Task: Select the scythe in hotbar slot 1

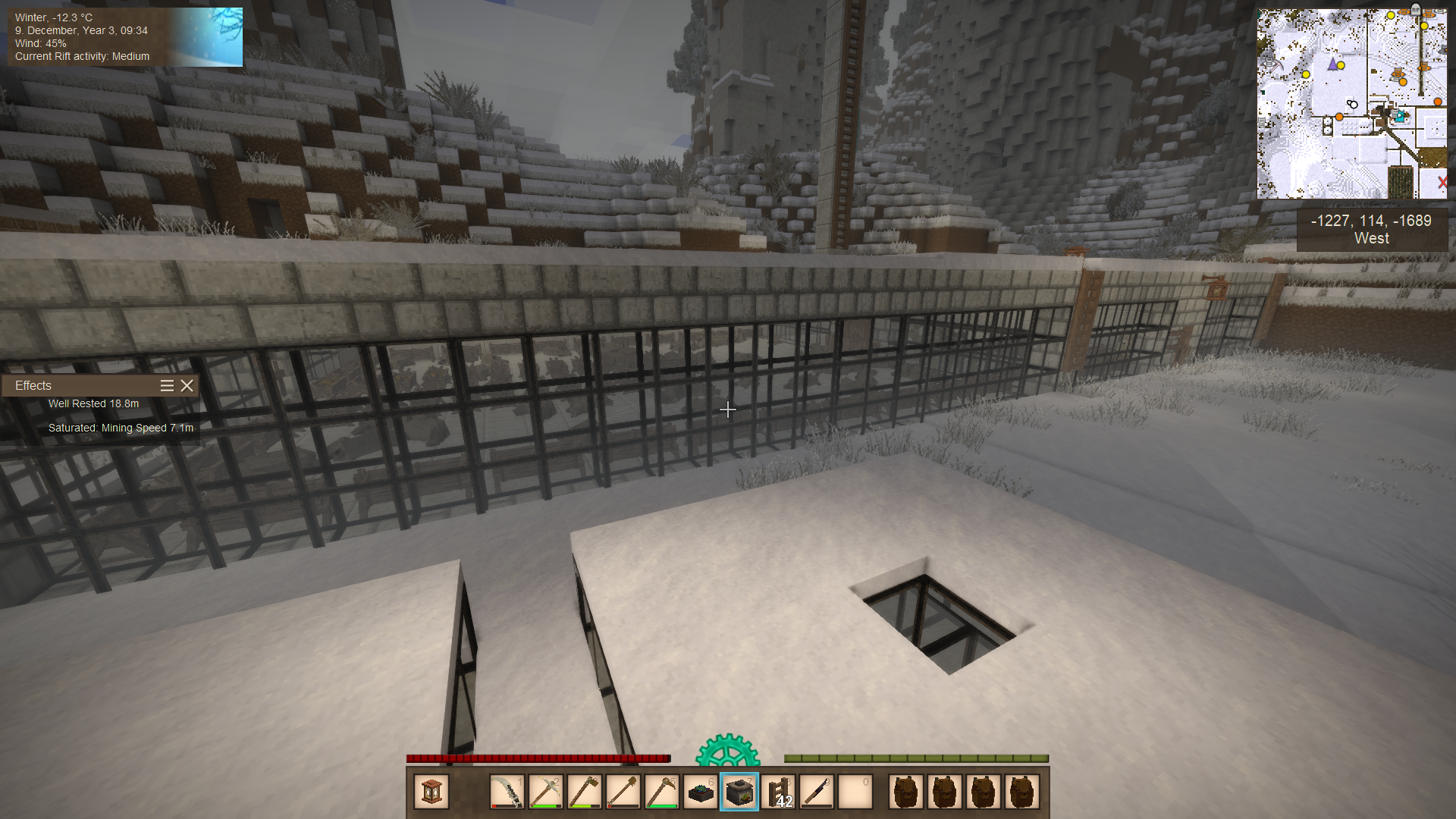Action: (507, 792)
